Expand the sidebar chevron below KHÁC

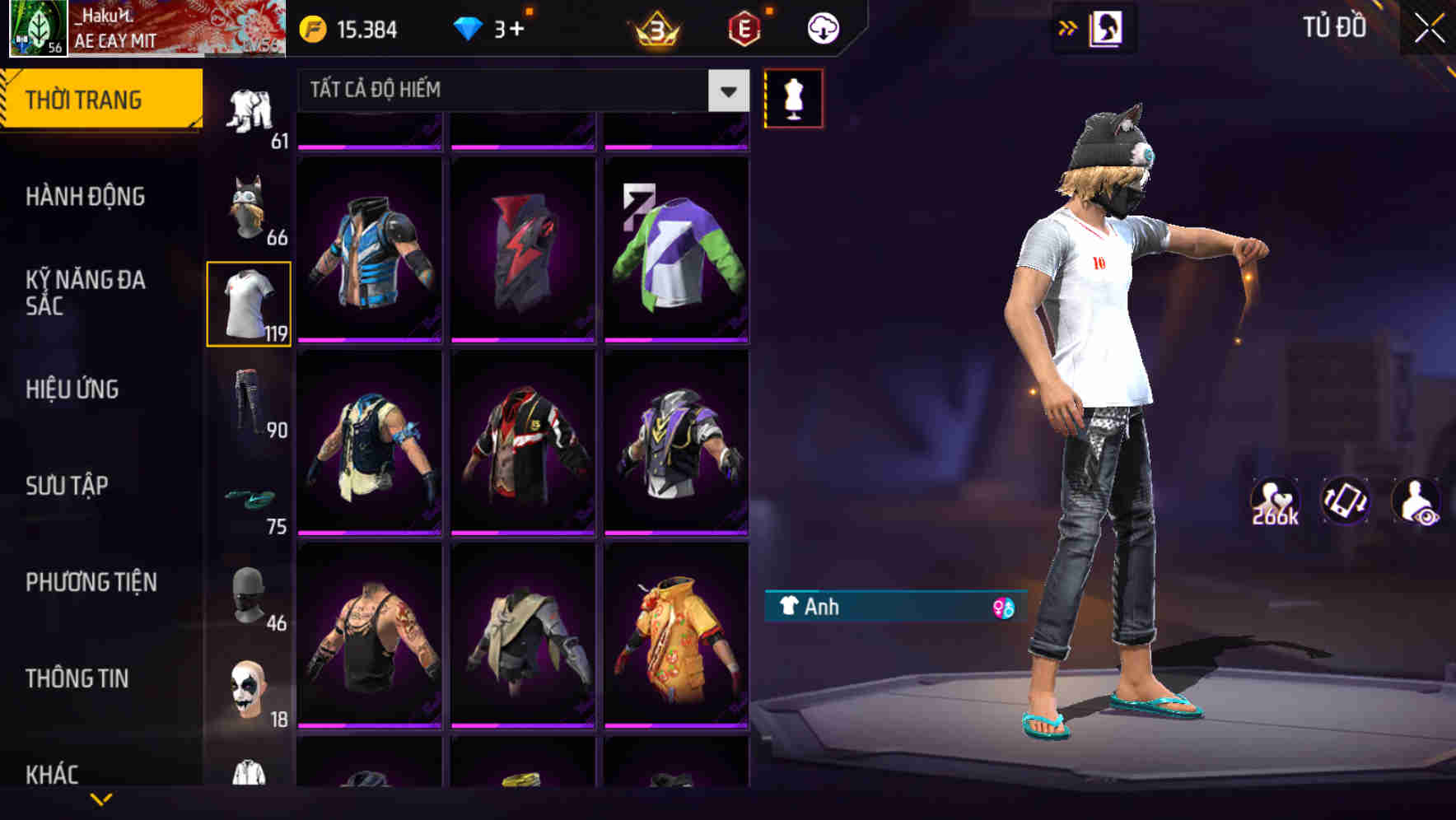pyautogui.click(x=101, y=797)
